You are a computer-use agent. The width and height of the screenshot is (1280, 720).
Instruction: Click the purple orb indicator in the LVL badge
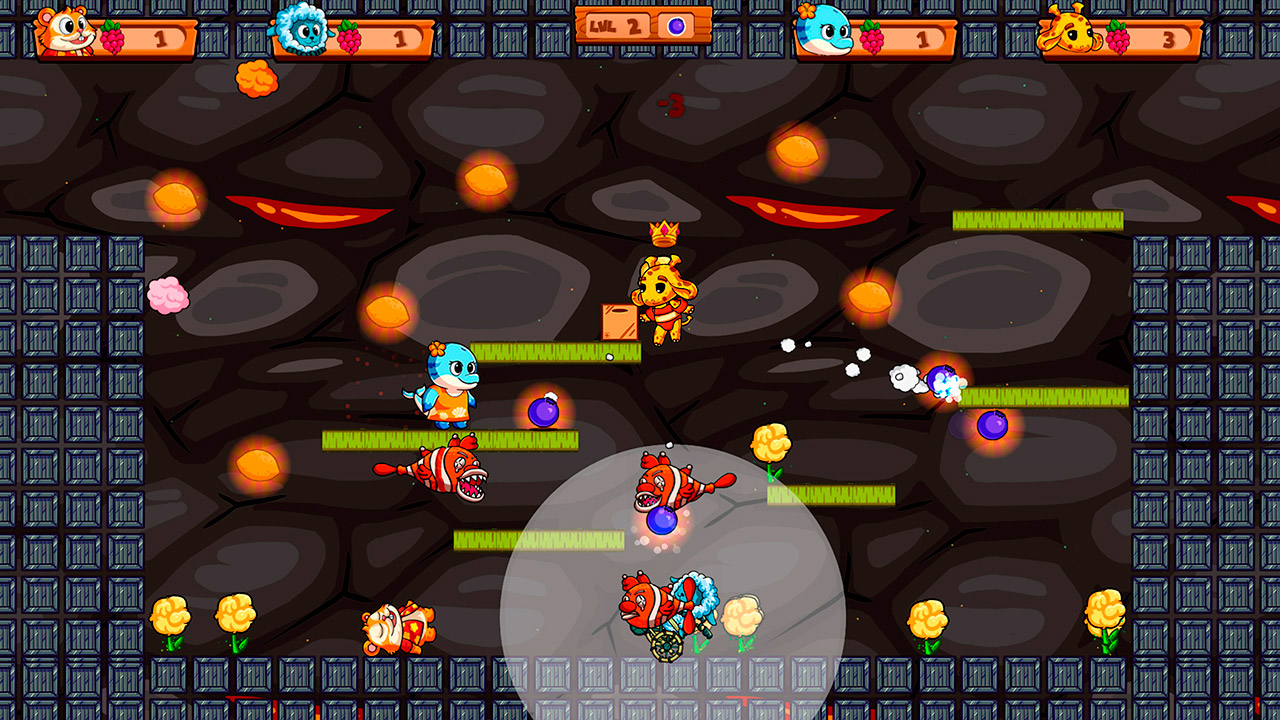pyautogui.click(x=676, y=28)
